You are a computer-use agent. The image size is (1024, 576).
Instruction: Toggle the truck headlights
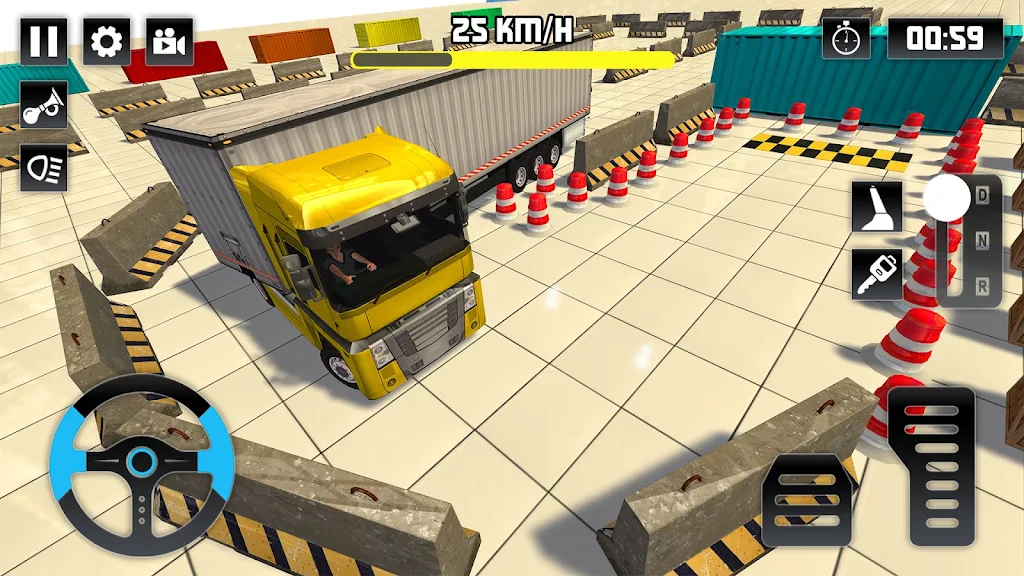[44, 167]
